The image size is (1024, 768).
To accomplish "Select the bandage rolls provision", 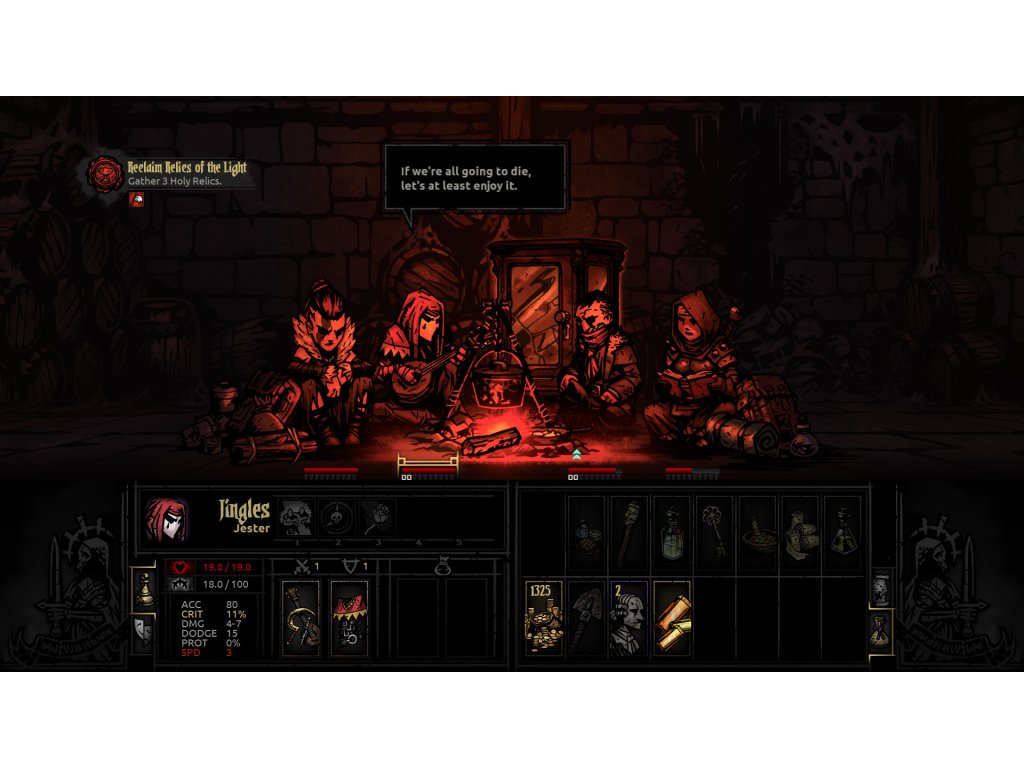I will (x=799, y=532).
